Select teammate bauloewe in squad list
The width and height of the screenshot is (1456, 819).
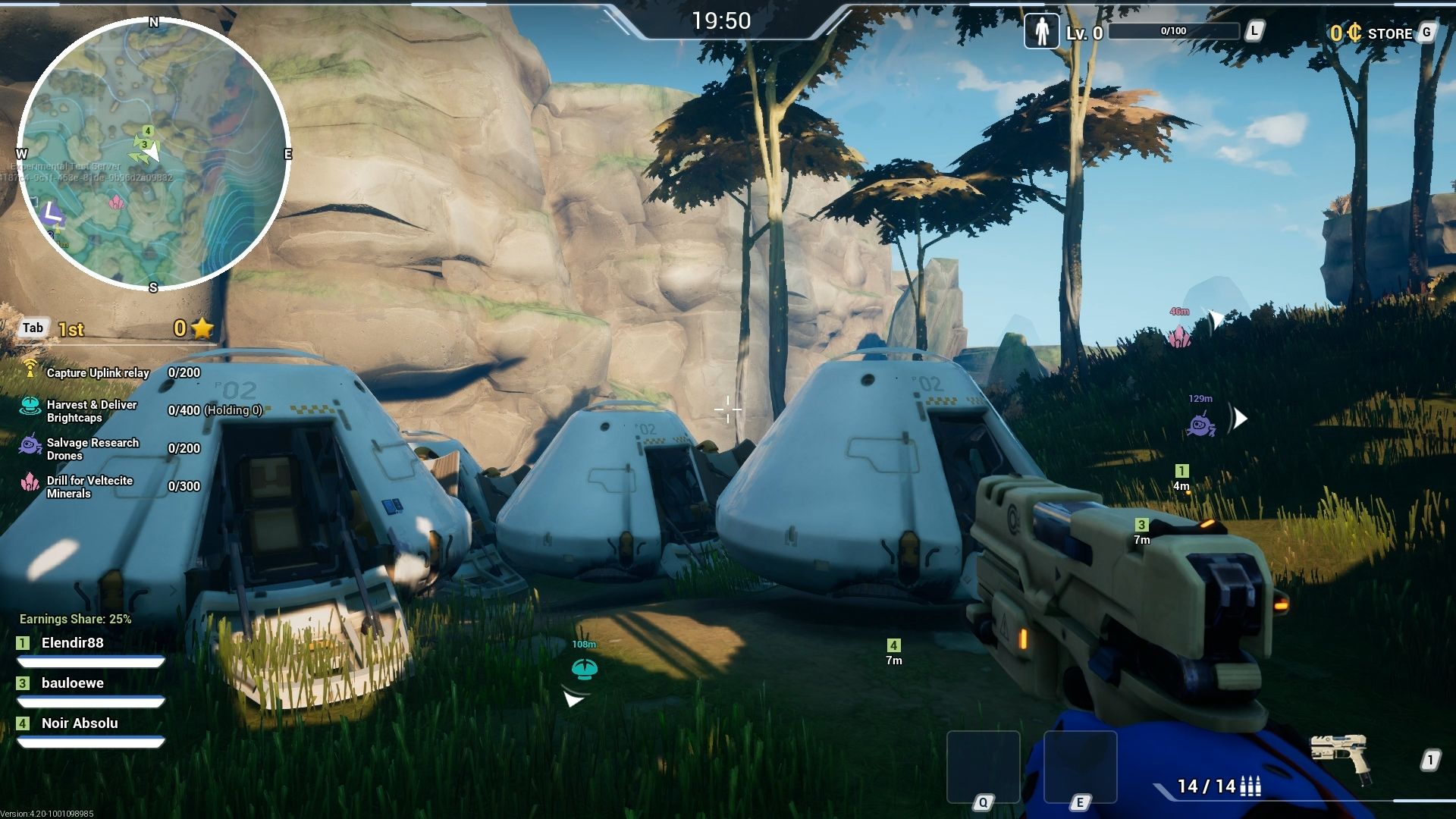click(73, 683)
